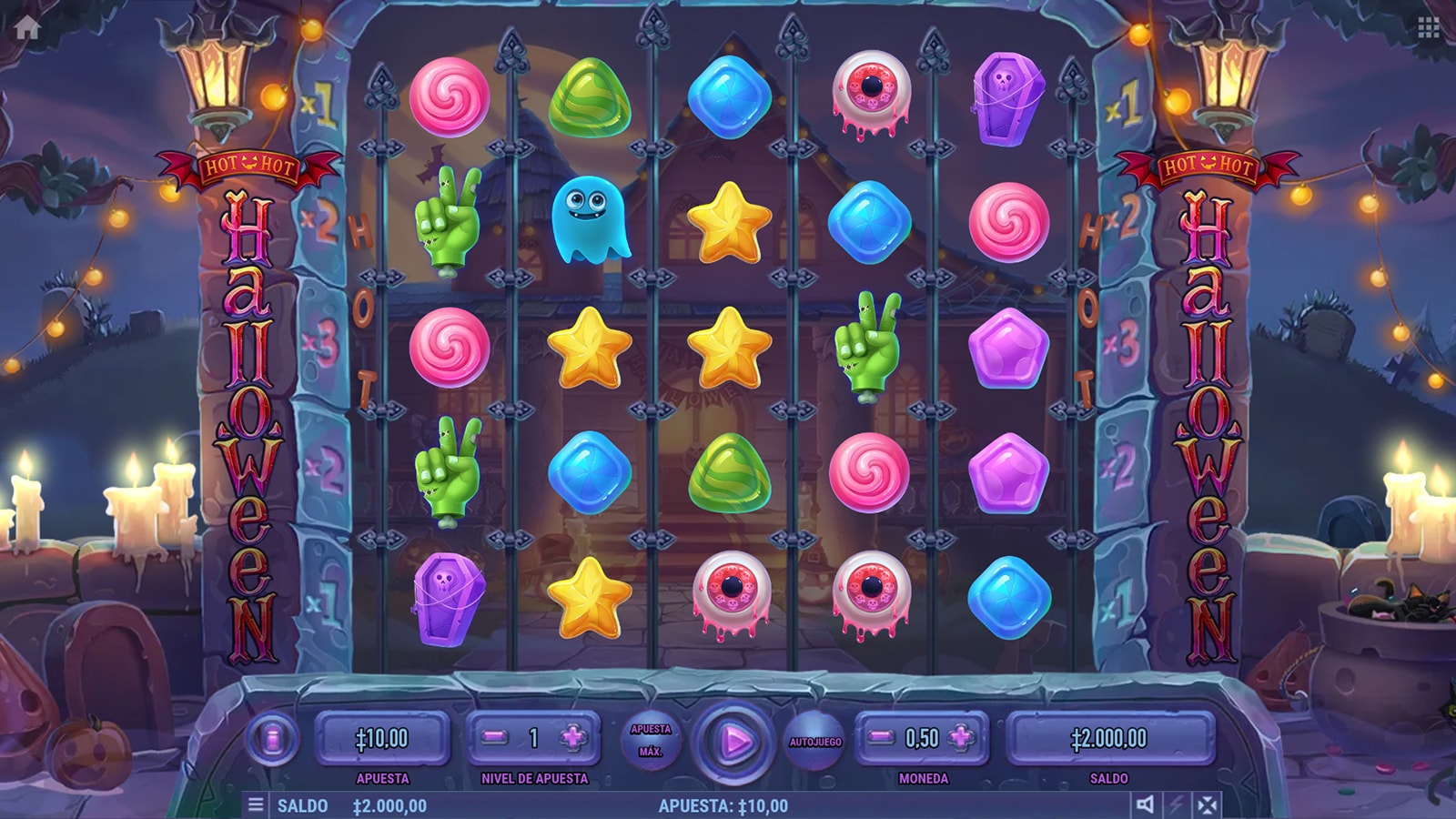Open the games grid menu

click(x=1428, y=28)
